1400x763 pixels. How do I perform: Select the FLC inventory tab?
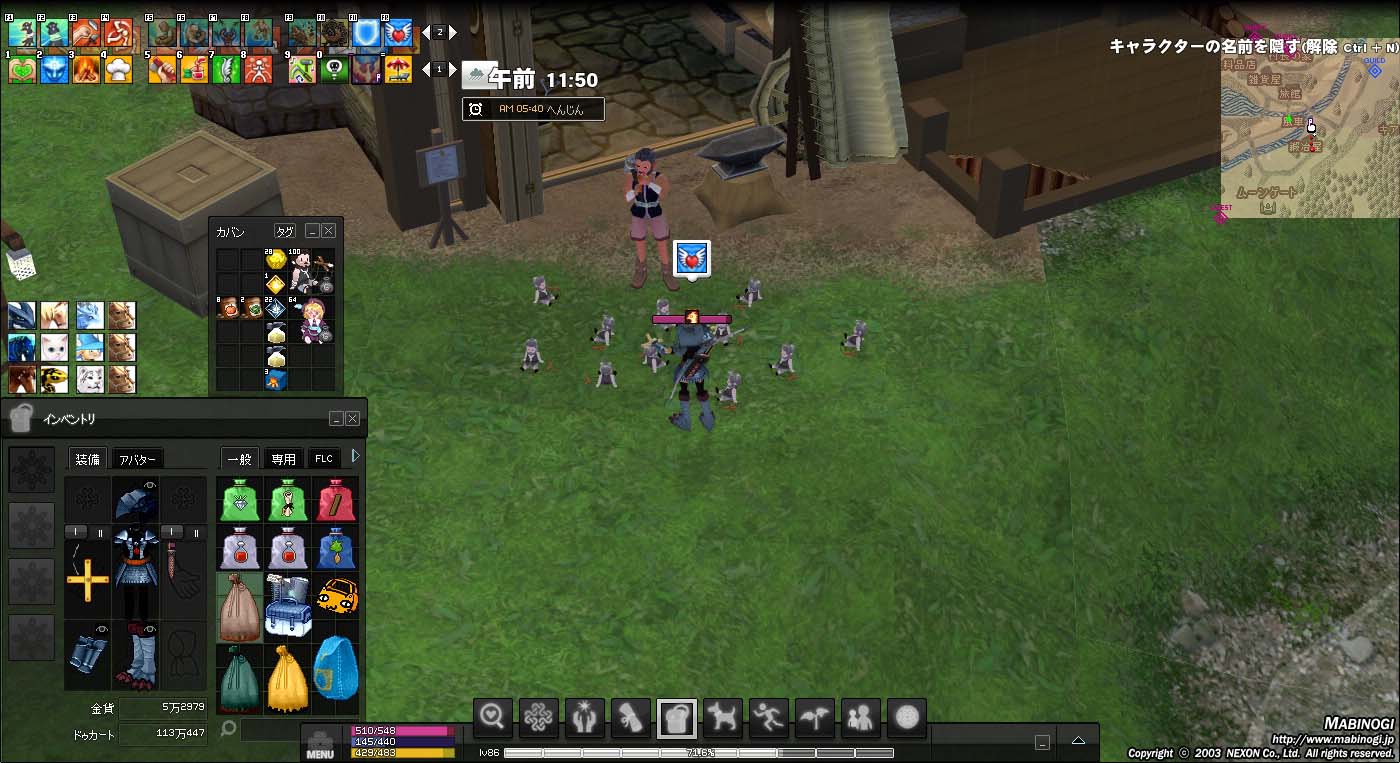[324, 458]
